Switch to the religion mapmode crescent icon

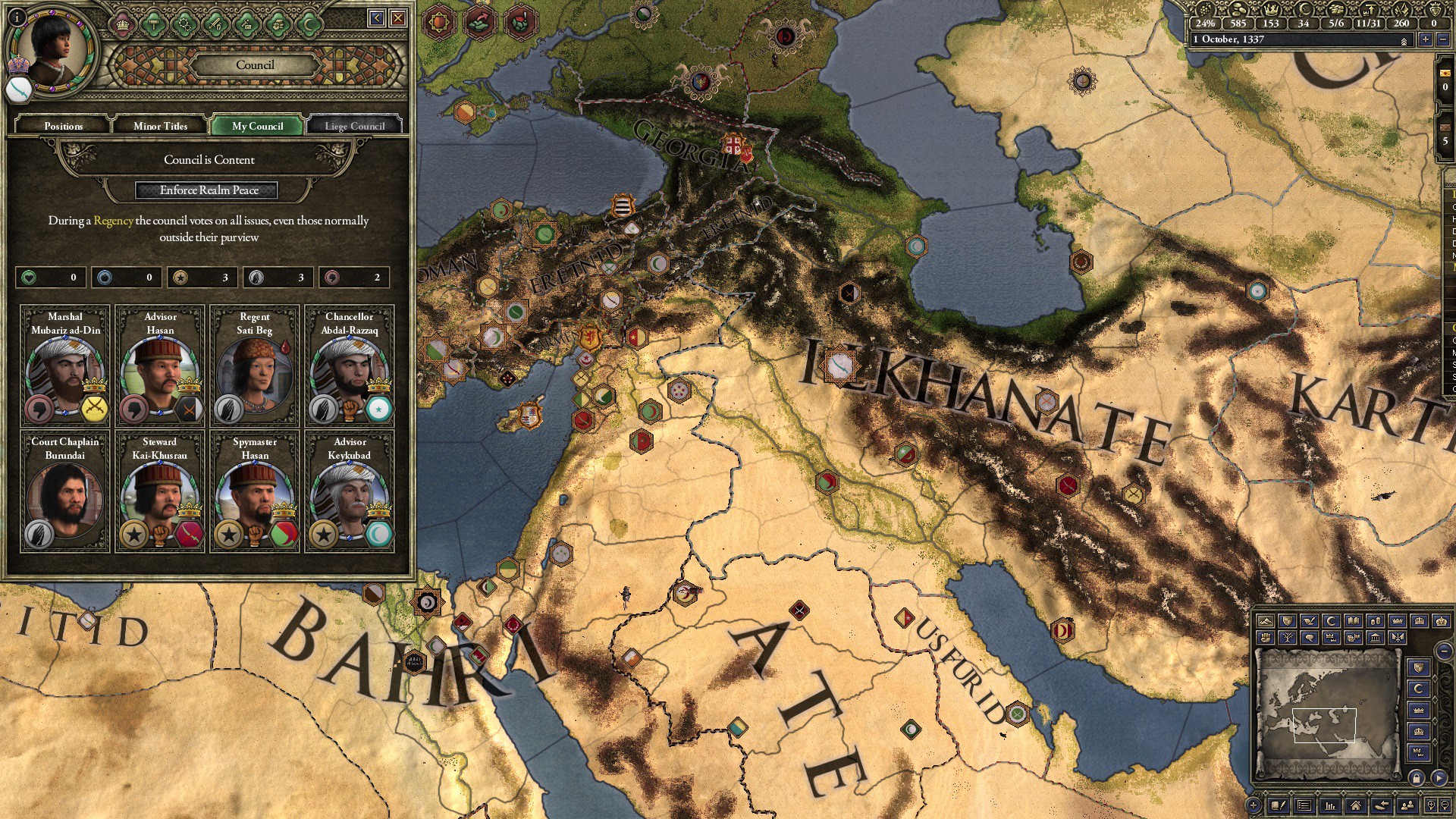tap(1331, 621)
